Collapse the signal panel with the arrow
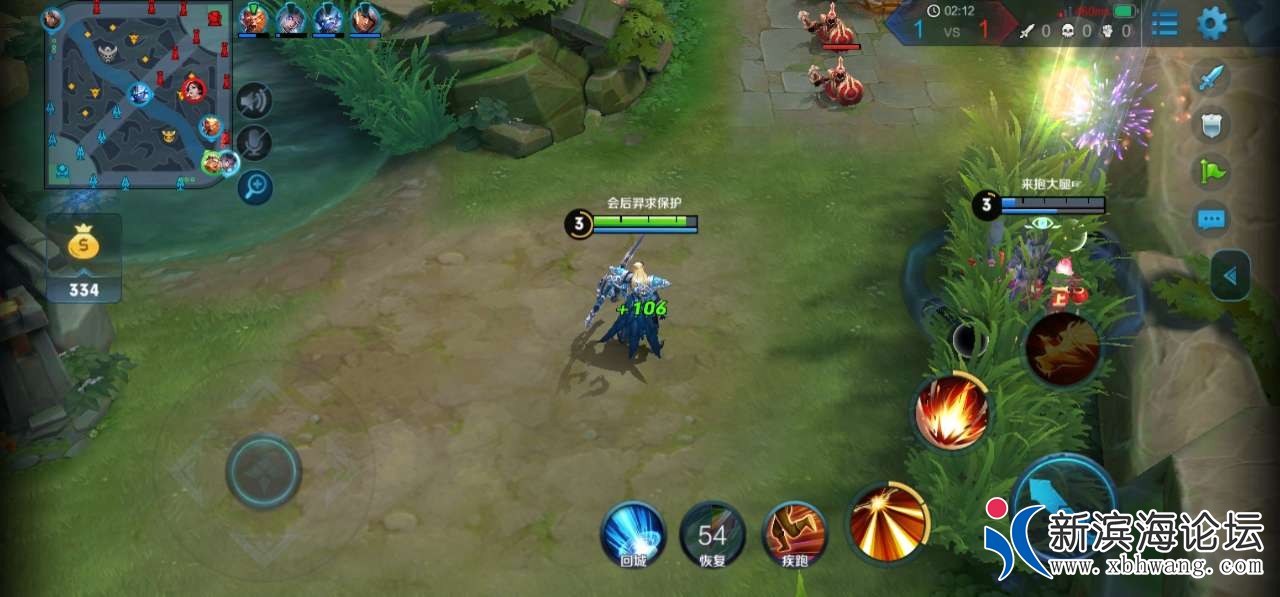Viewport: 1280px width, 597px height. [x=1230, y=275]
